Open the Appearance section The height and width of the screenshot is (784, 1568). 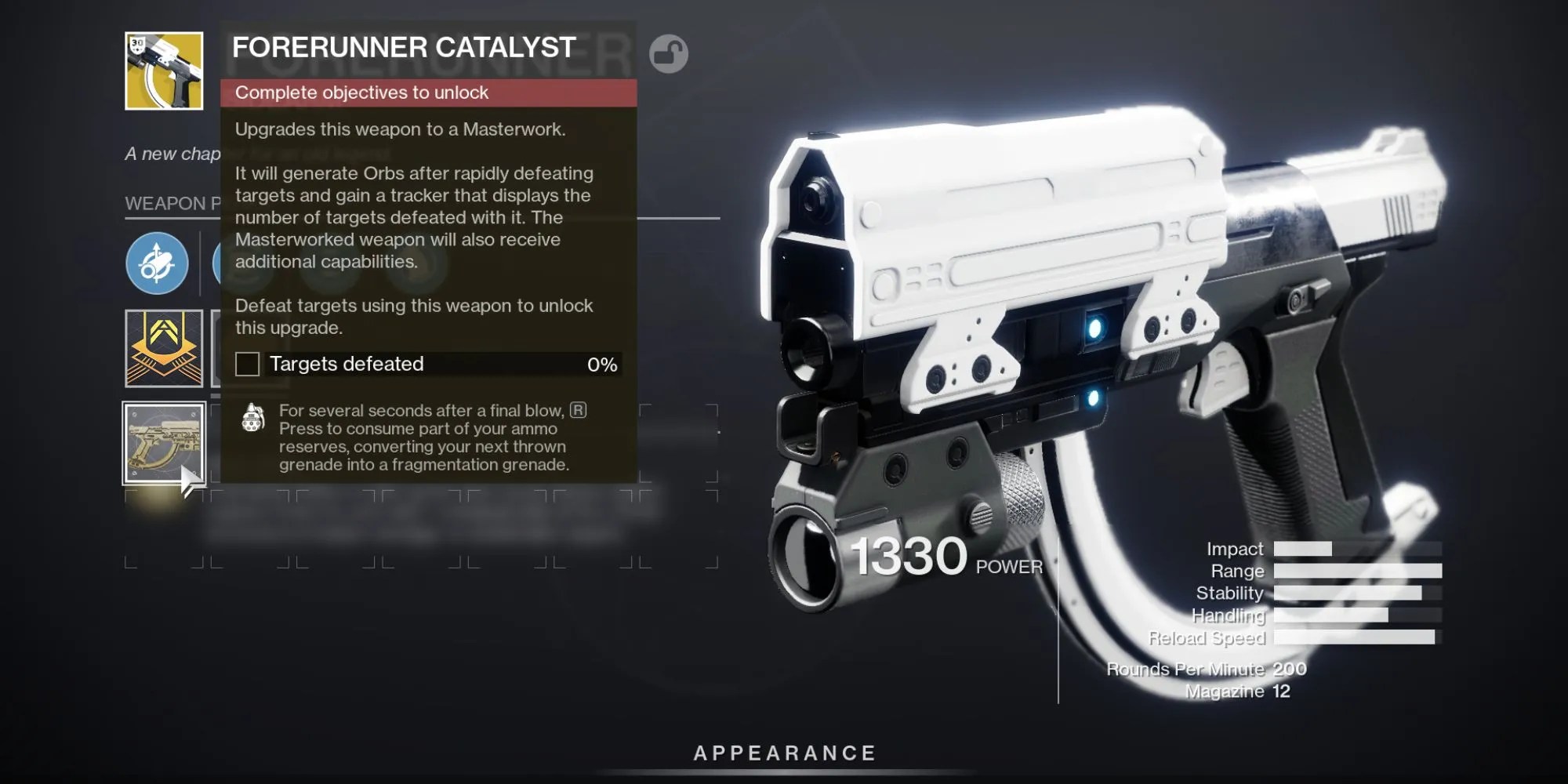point(784,753)
